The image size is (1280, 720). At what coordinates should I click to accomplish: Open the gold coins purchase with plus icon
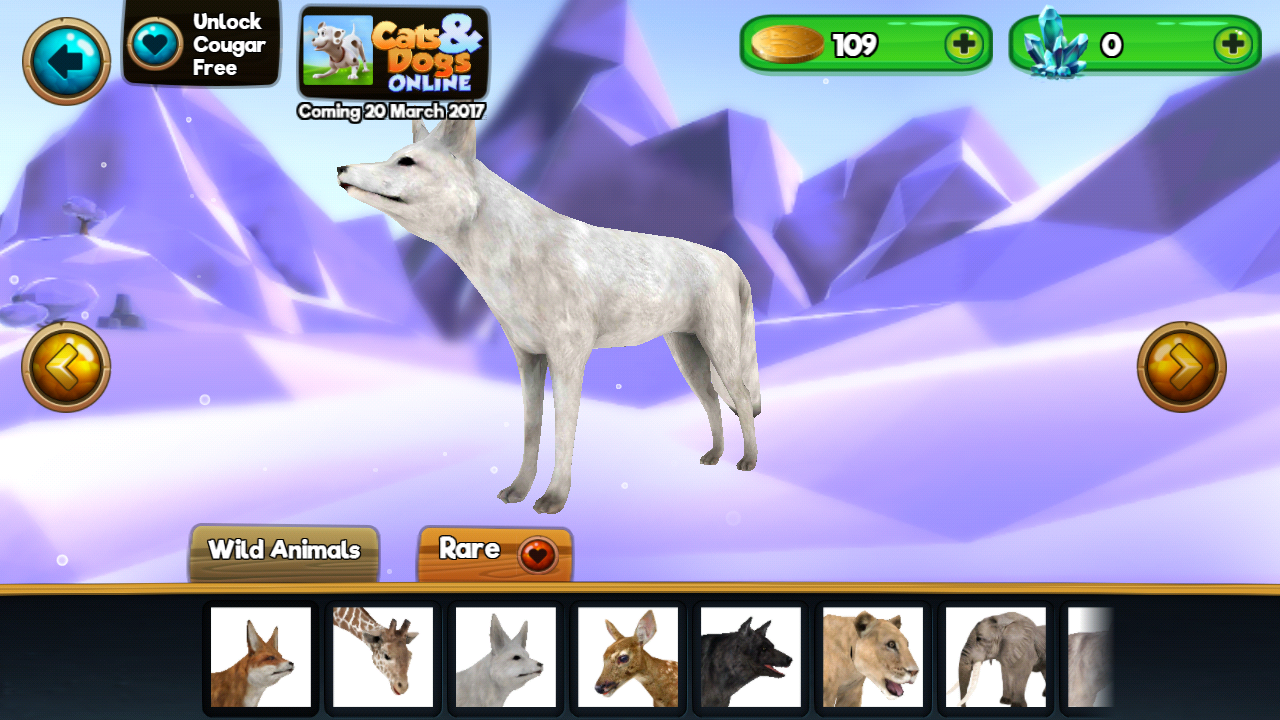point(966,44)
